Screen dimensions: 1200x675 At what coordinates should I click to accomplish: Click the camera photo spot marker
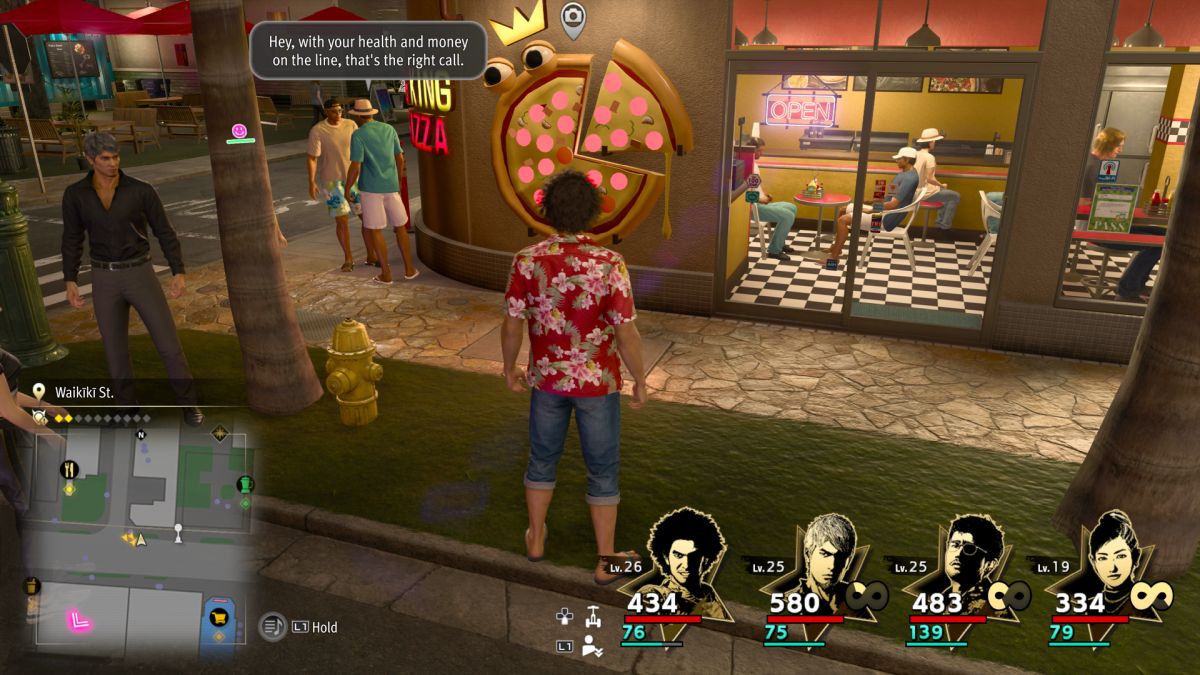click(x=572, y=16)
